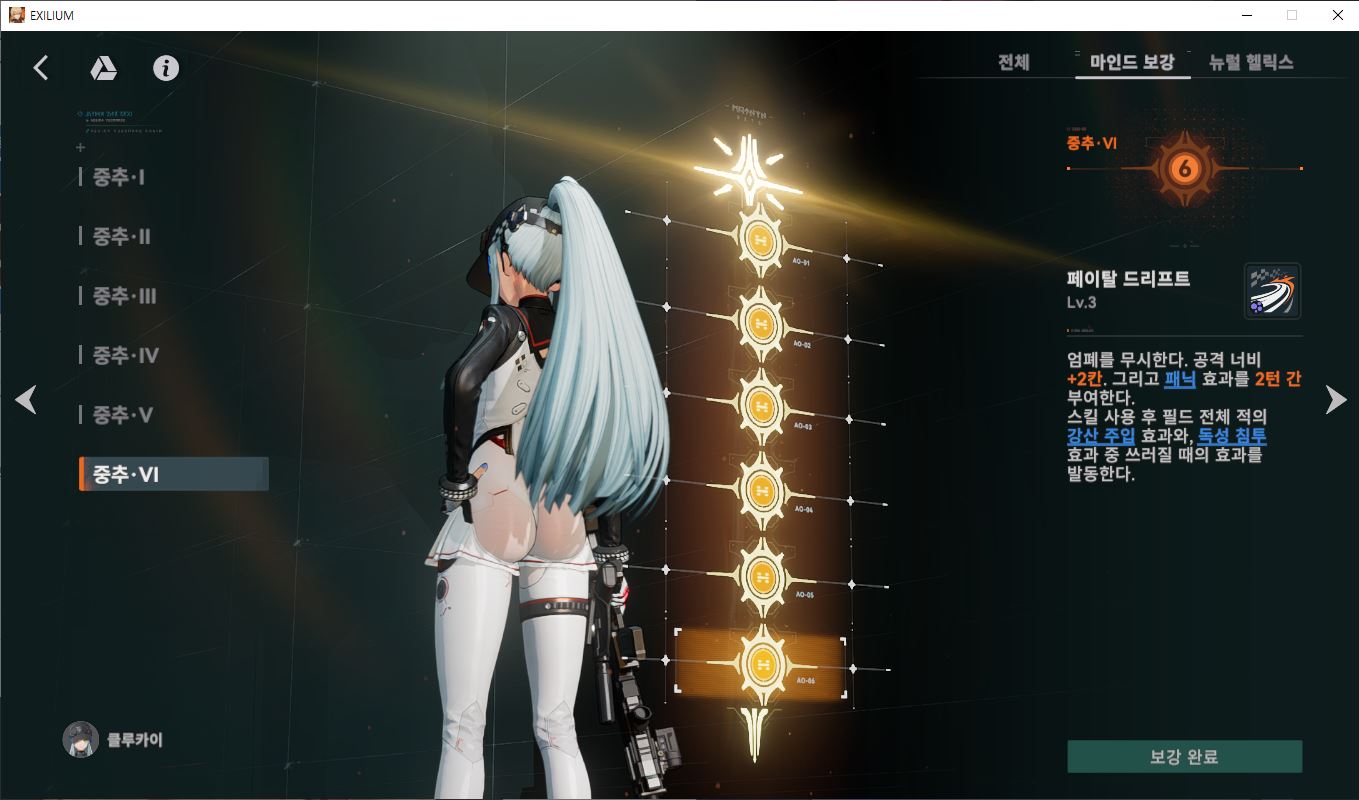Open the home triangle icon
Screen dimensions: 1359x800
coord(104,68)
